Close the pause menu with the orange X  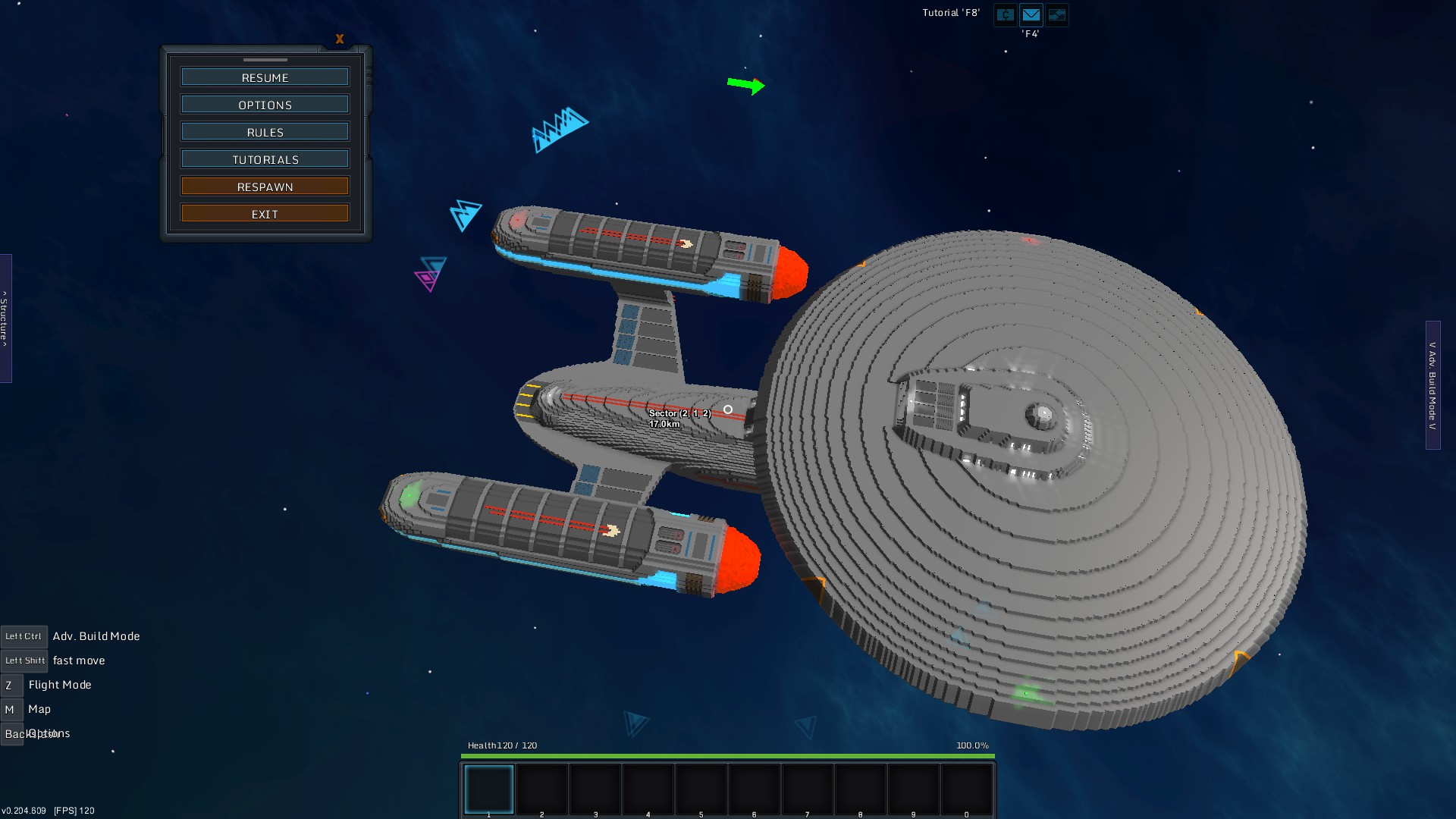click(340, 39)
